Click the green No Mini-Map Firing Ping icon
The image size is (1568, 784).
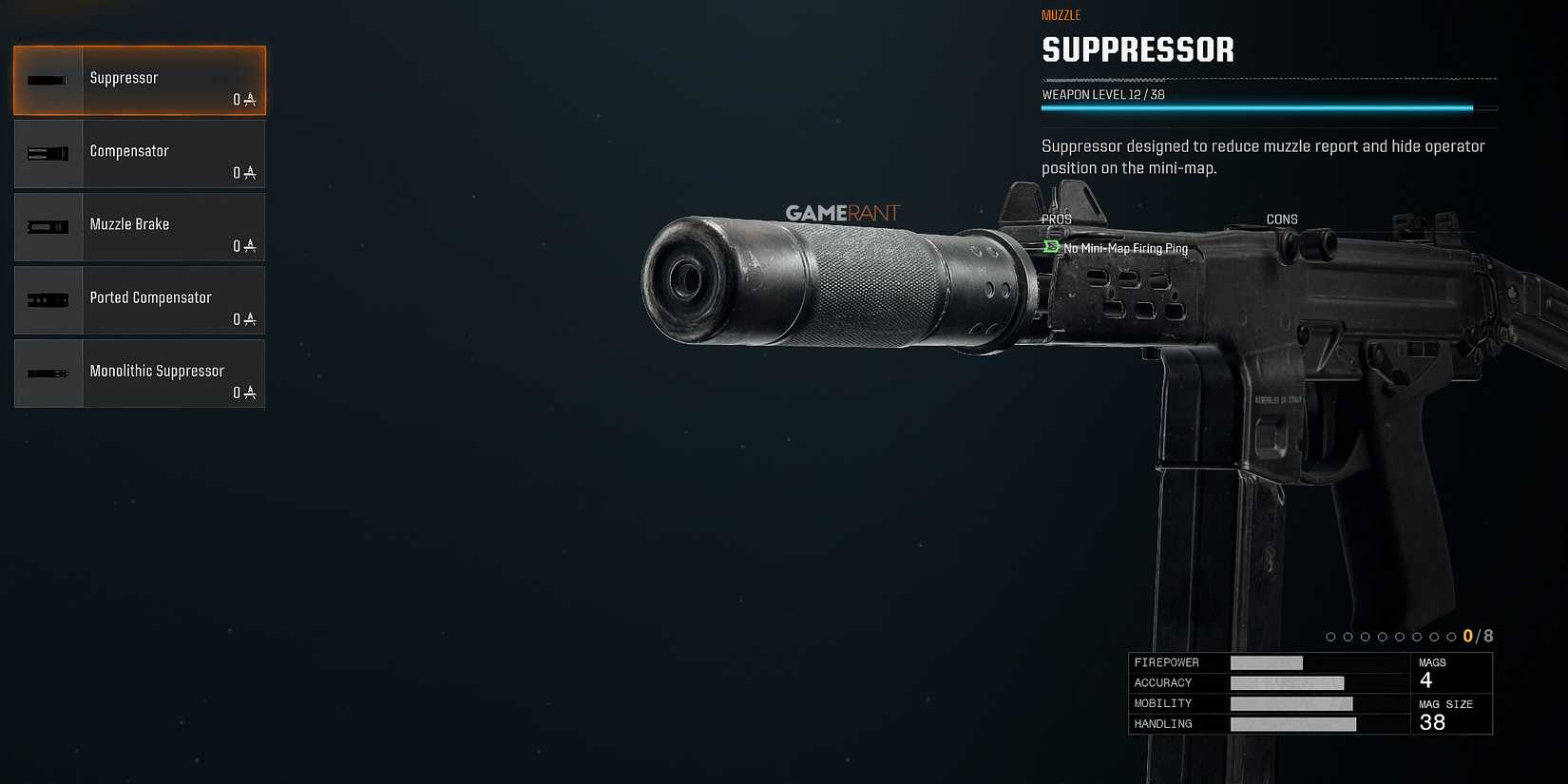pyautogui.click(x=1049, y=245)
